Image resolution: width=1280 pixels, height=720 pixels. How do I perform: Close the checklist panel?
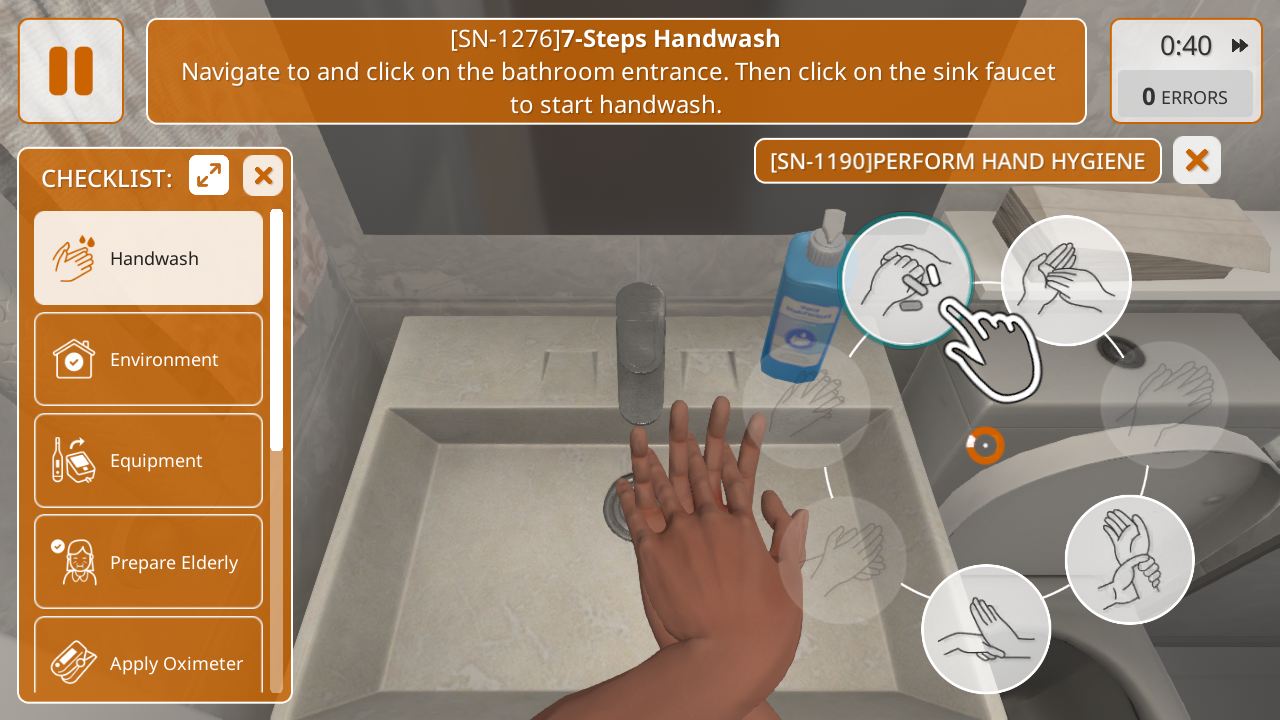[263, 176]
